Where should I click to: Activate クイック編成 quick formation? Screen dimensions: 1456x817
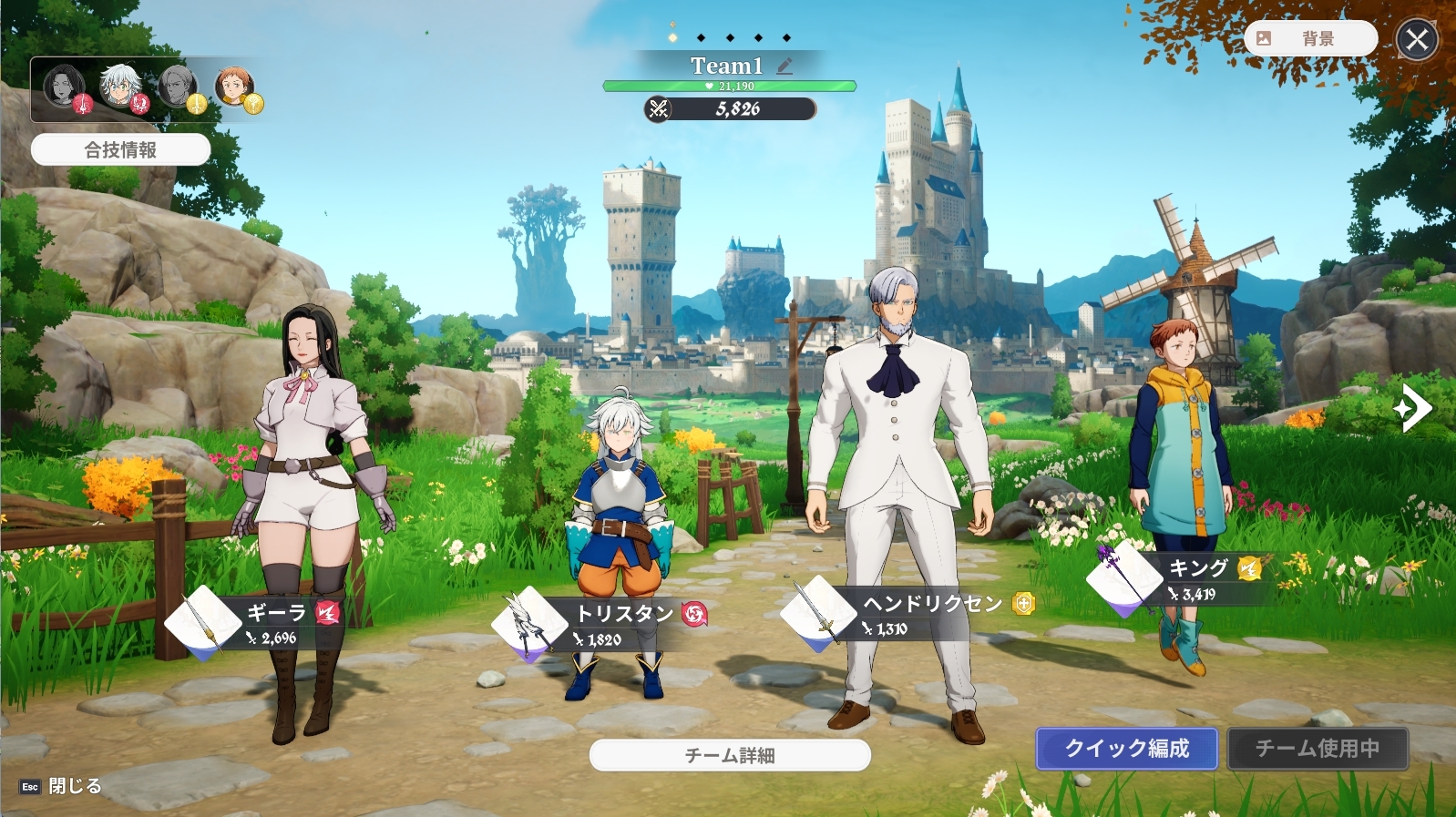point(1126,749)
